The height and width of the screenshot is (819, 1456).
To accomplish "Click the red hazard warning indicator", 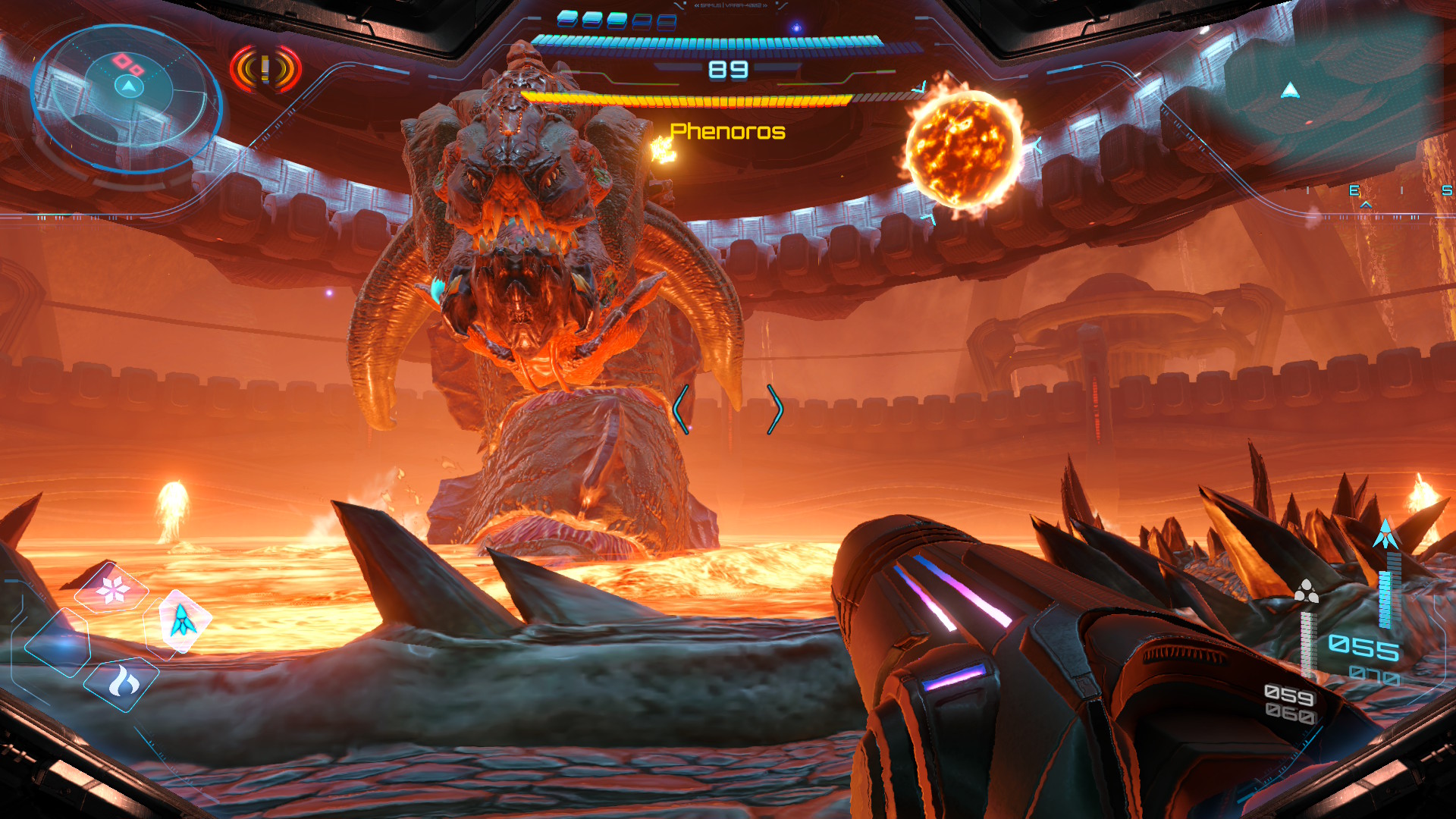I will [x=265, y=70].
